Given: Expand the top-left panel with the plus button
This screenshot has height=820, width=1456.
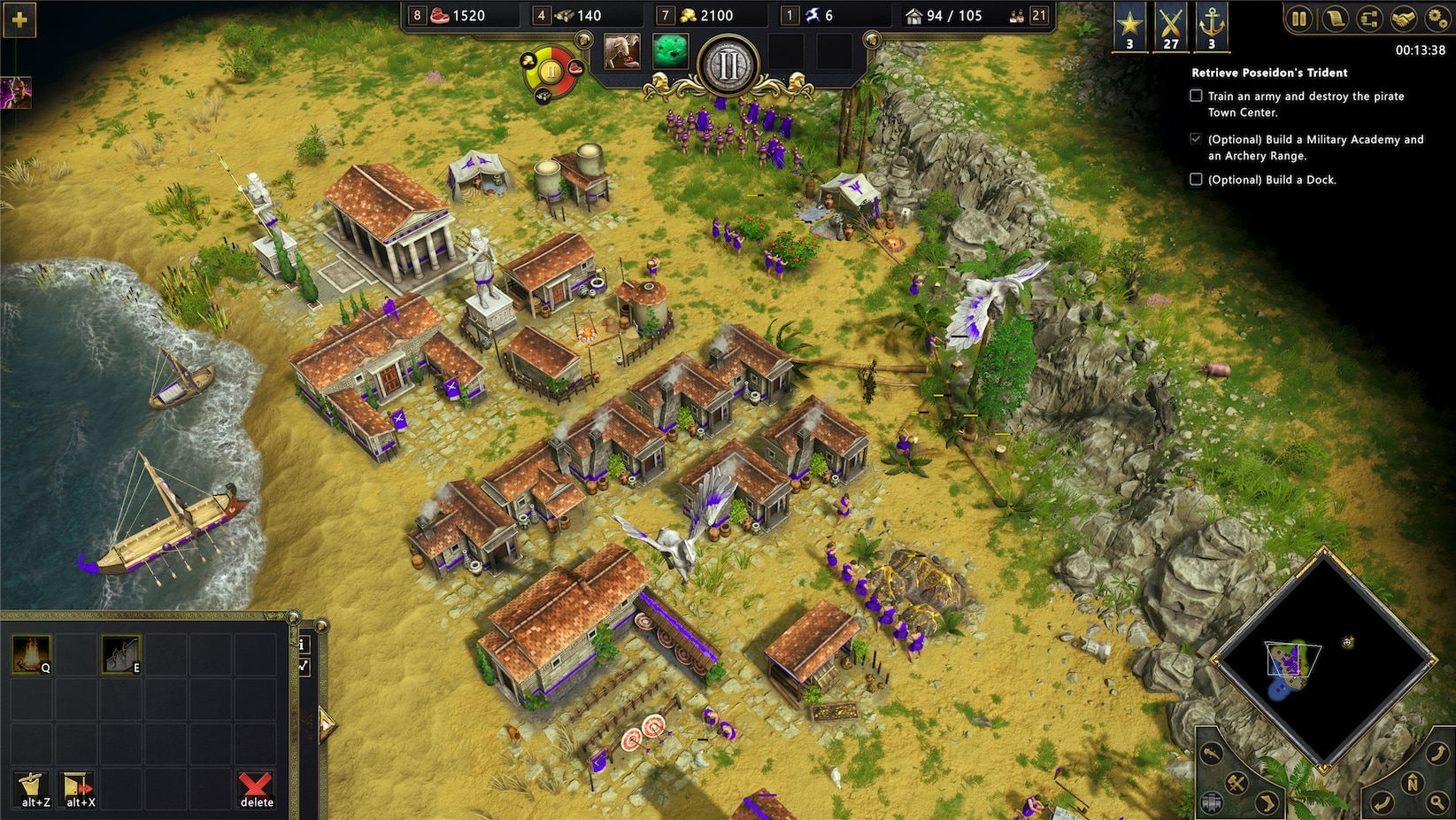Looking at the screenshot, I should pos(18,19).
